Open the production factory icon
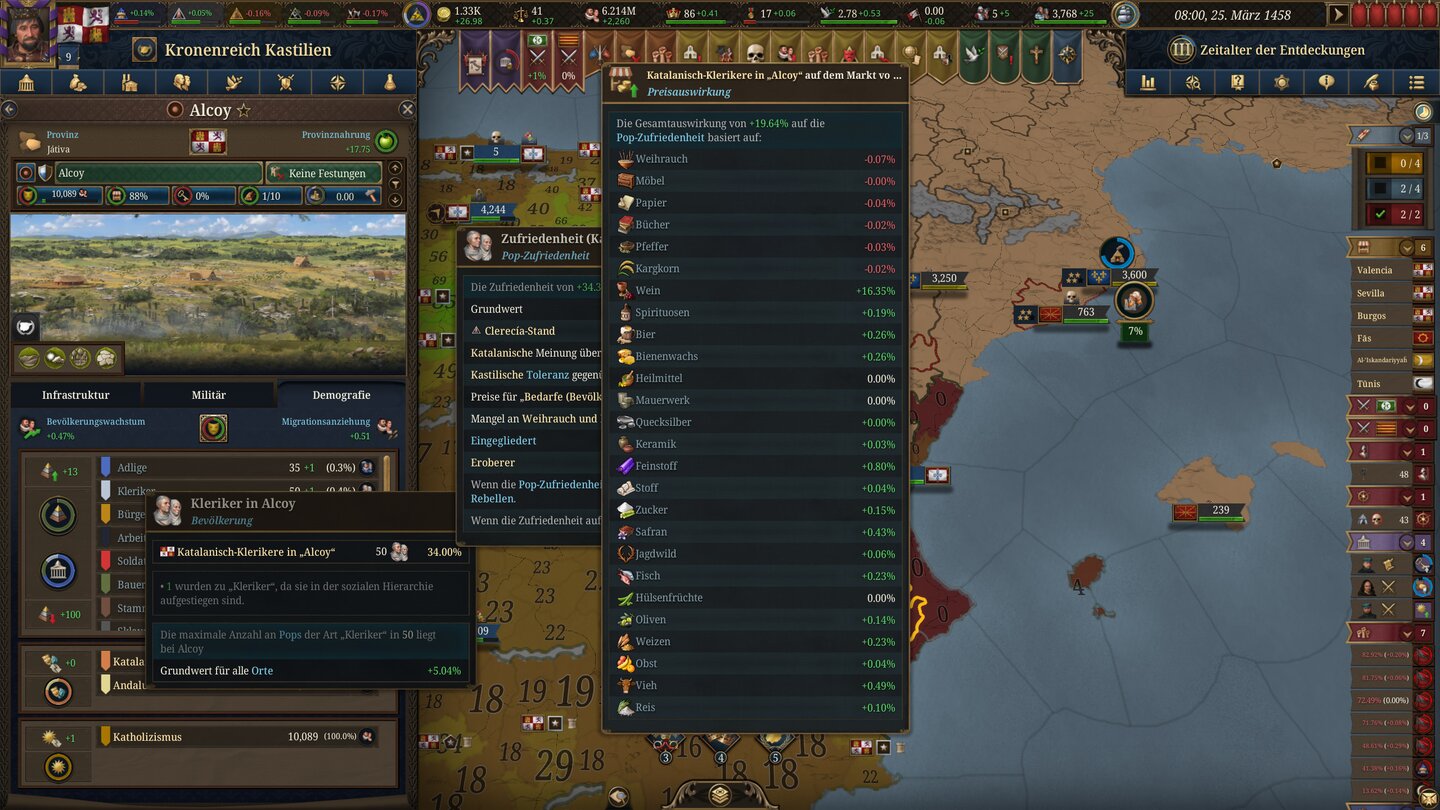Screen dimensions: 1440x810 tap(129, 81)
